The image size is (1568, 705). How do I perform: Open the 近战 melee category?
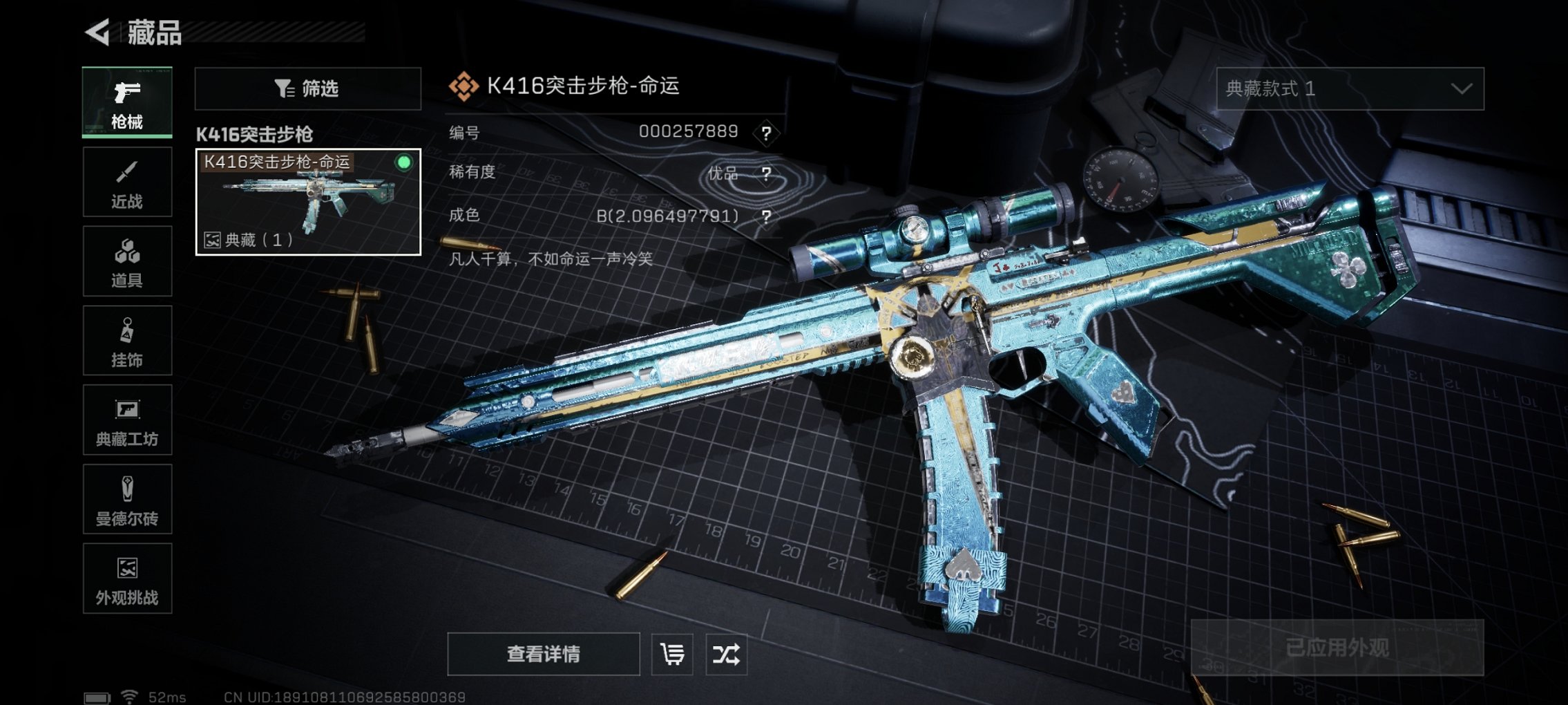tap(127, 182)
